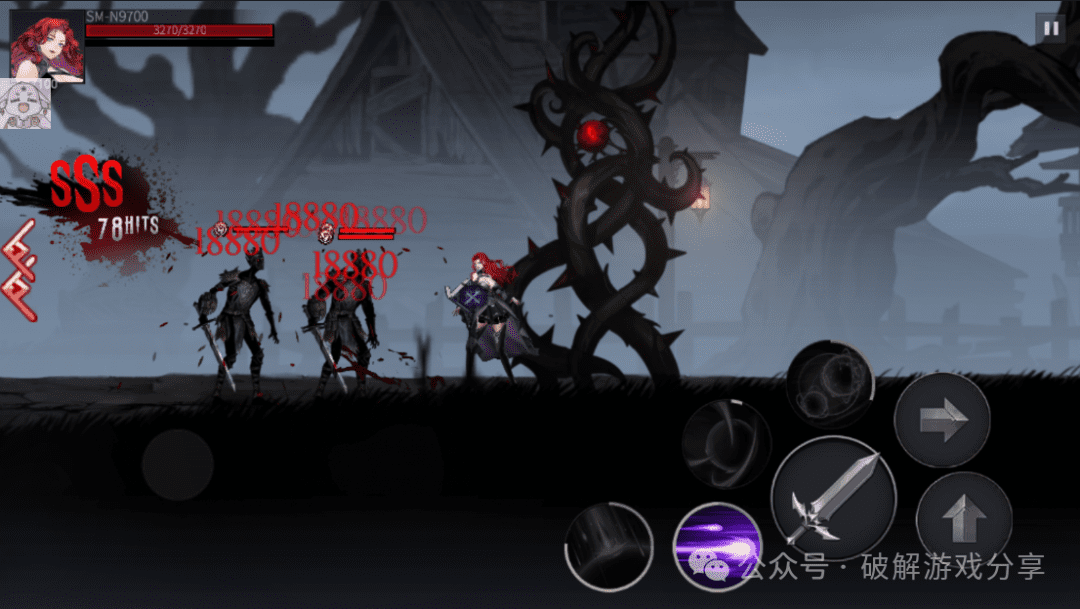Pause the game with the pause button
Image resolution: width=1080 pixels, height=609 pixels.
coord(1050,28)
